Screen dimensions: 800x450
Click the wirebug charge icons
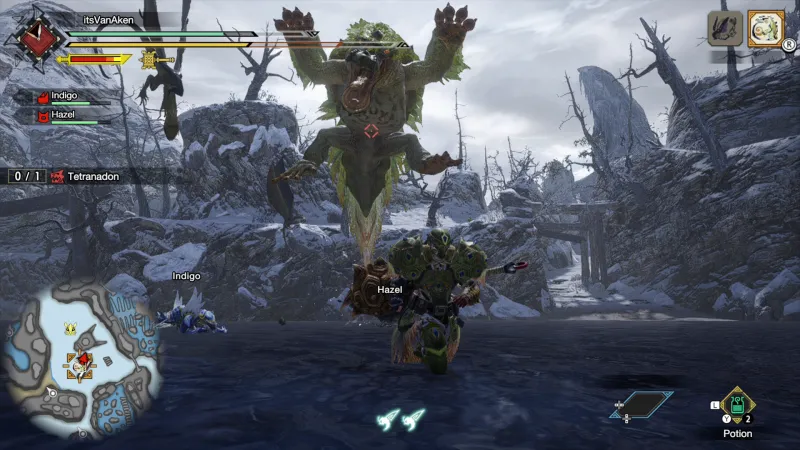(400, 420)
